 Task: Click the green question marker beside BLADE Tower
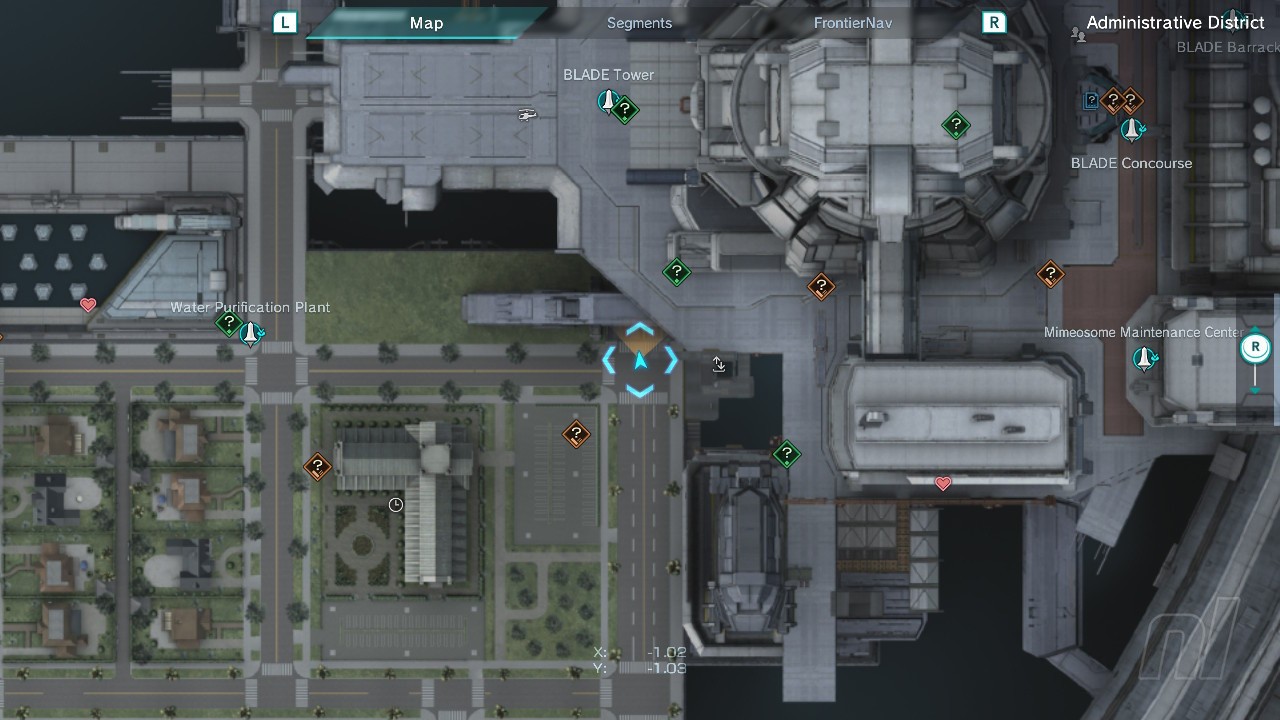(626, 109)
